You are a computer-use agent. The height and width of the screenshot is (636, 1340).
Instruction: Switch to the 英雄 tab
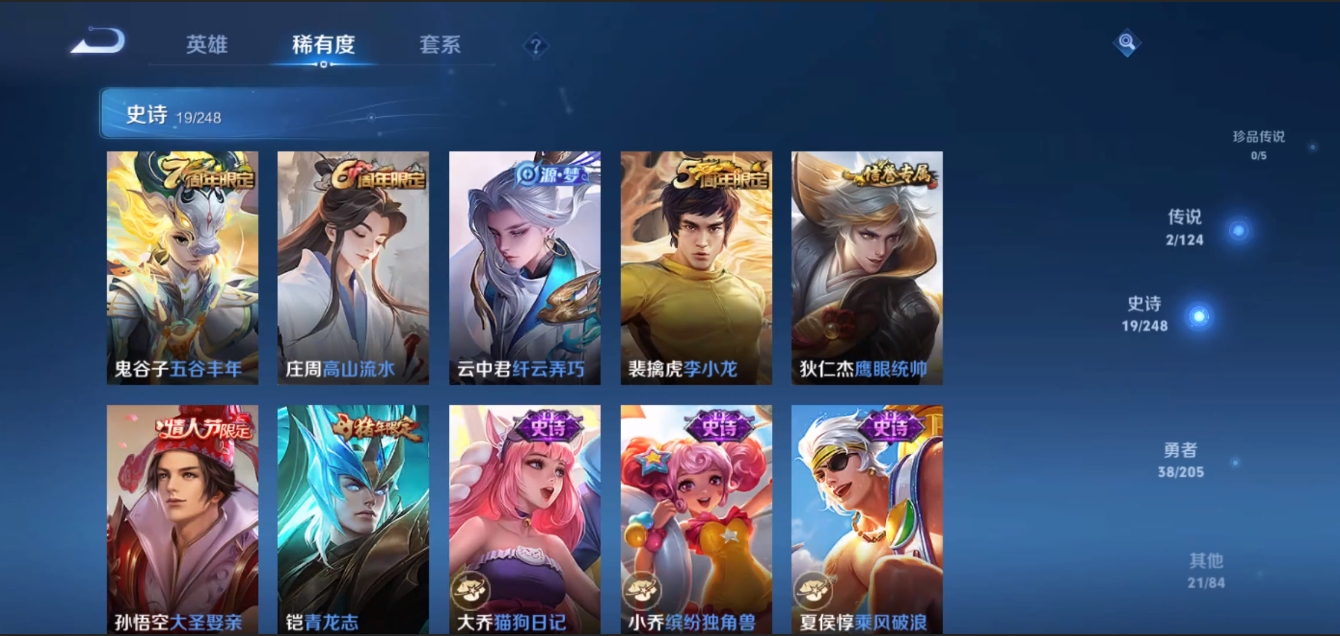[x=207, y=45]
